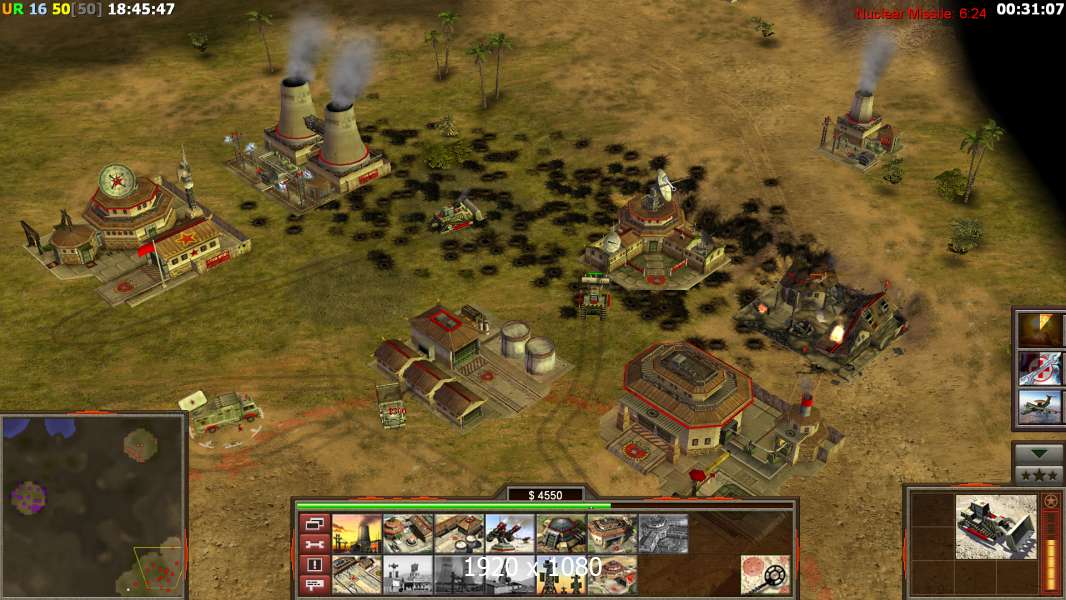Click the wrench button on command bar
This screenshot has width=1066, height=600.
314,544
